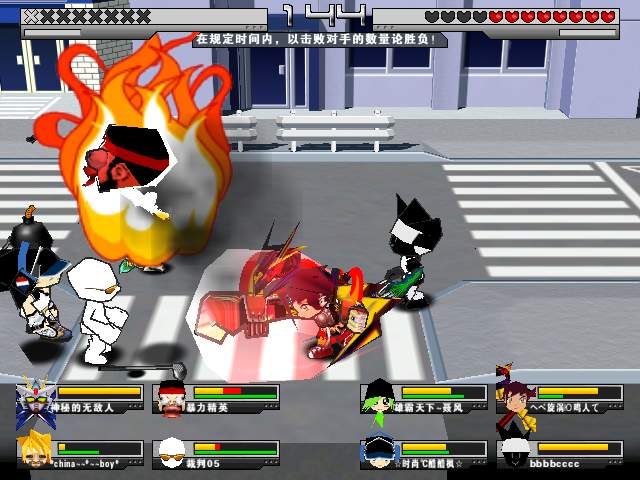
Task: Select the purple-haired player portrait
Action: click(x=514, y=398)
